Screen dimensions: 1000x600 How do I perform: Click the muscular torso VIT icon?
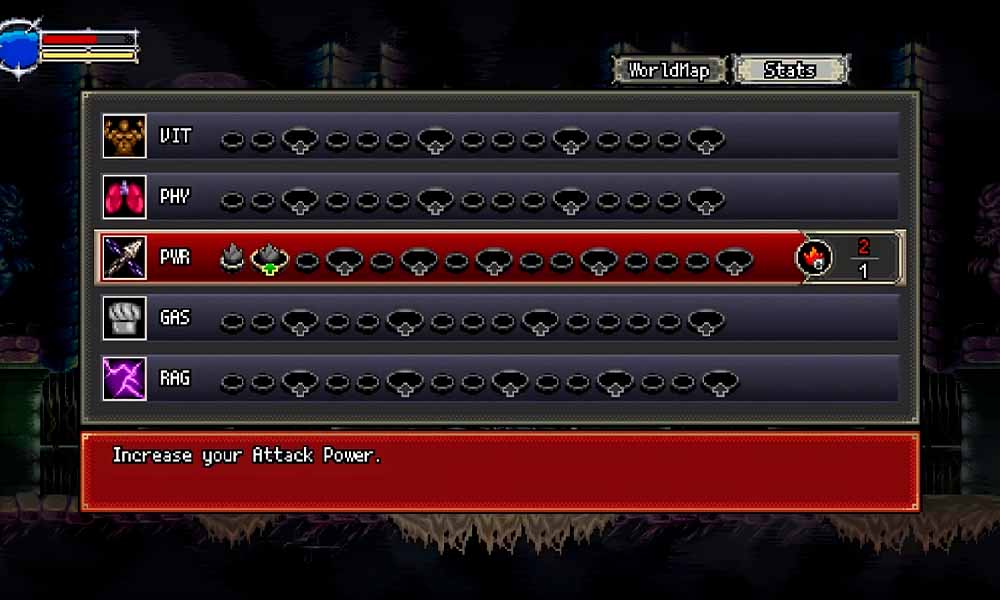pos(125,136)
